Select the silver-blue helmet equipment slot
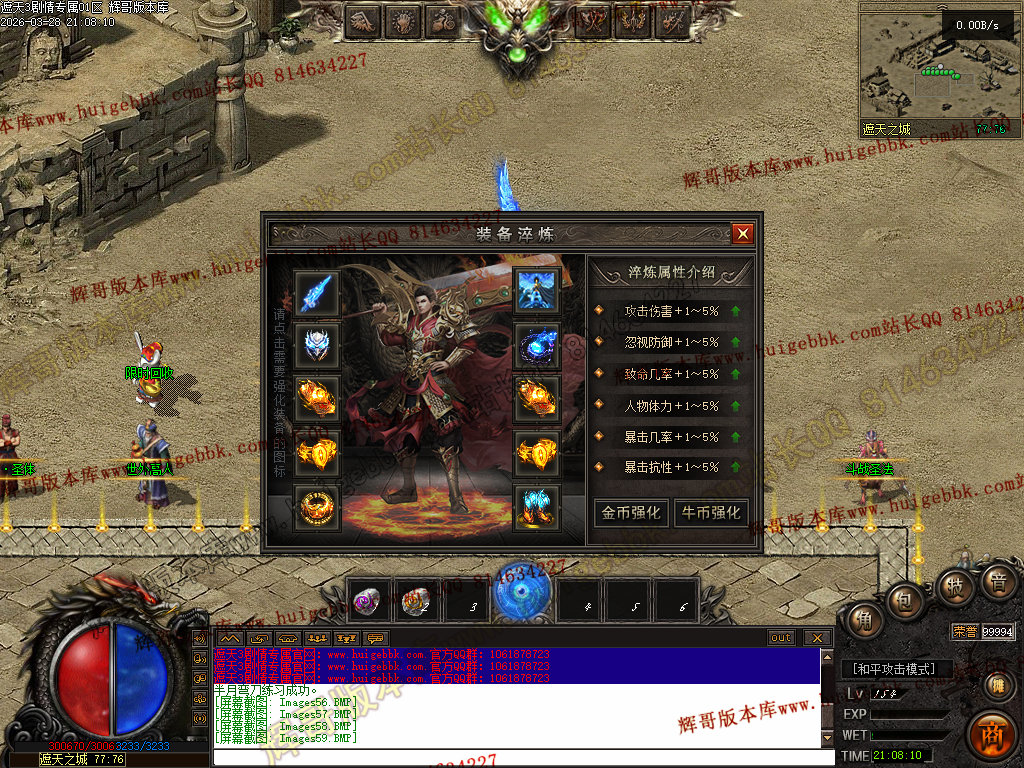1024x768 pixels. [317, 346]
